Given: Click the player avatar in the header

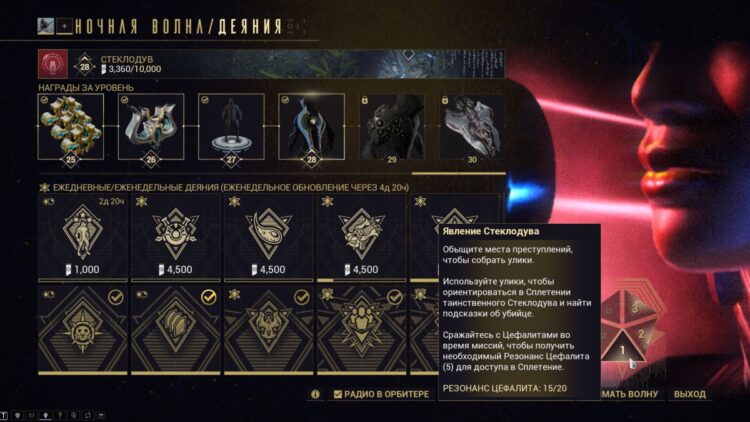Looking at the screenshot, I should pos(45,25).
